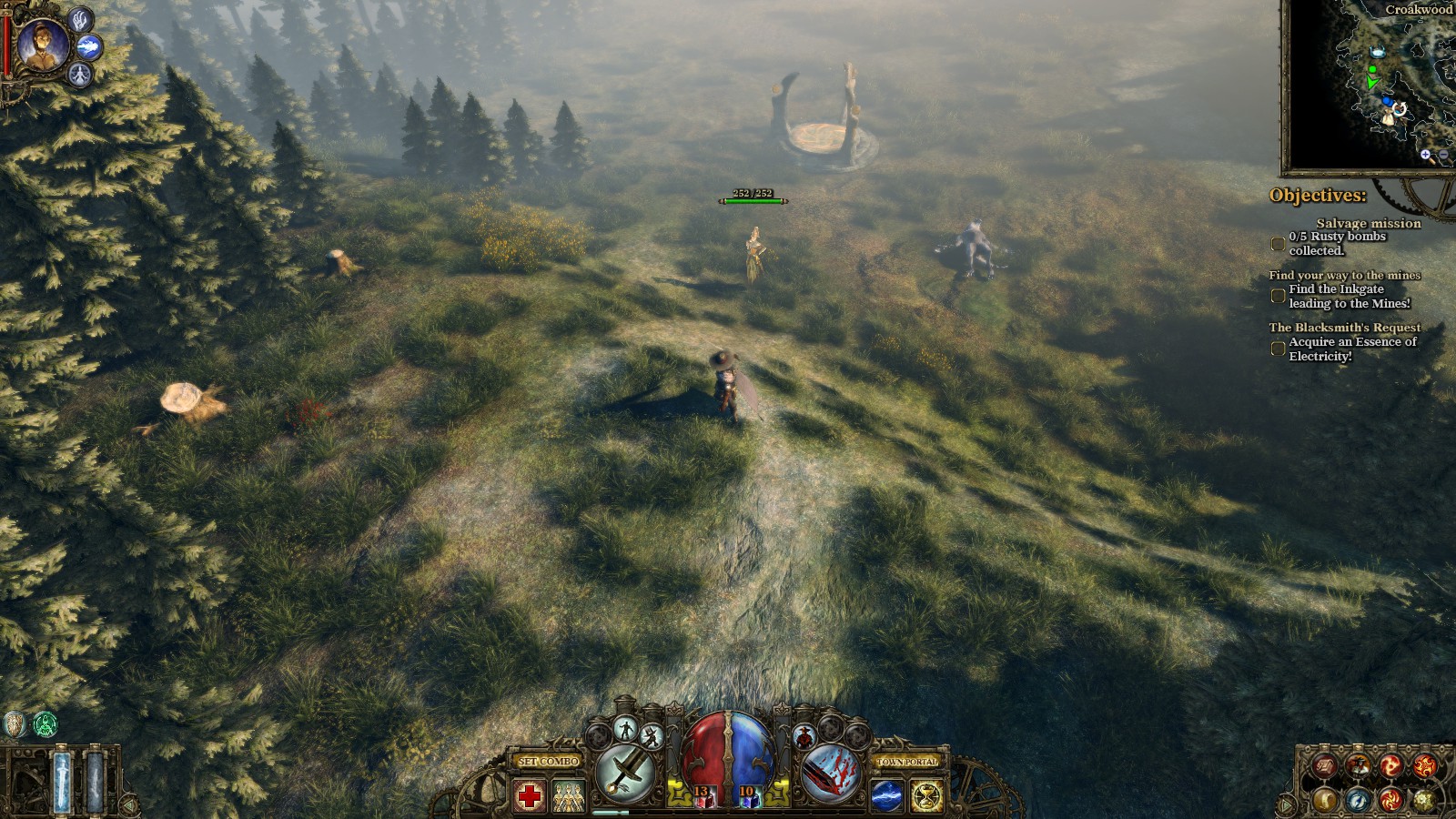1456x819 pixels.
Task: Select the Salvage mission objective checkbox
Action: click(x=1278, y=244)
